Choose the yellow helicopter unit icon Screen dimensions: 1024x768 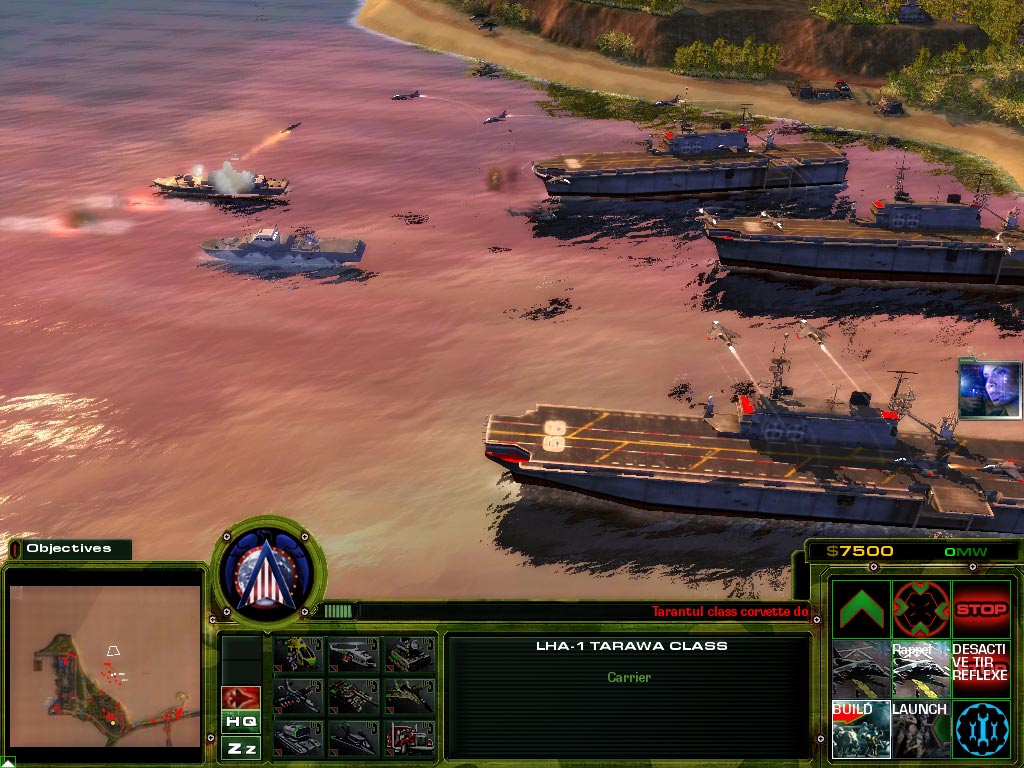click(x=298, y=654)
